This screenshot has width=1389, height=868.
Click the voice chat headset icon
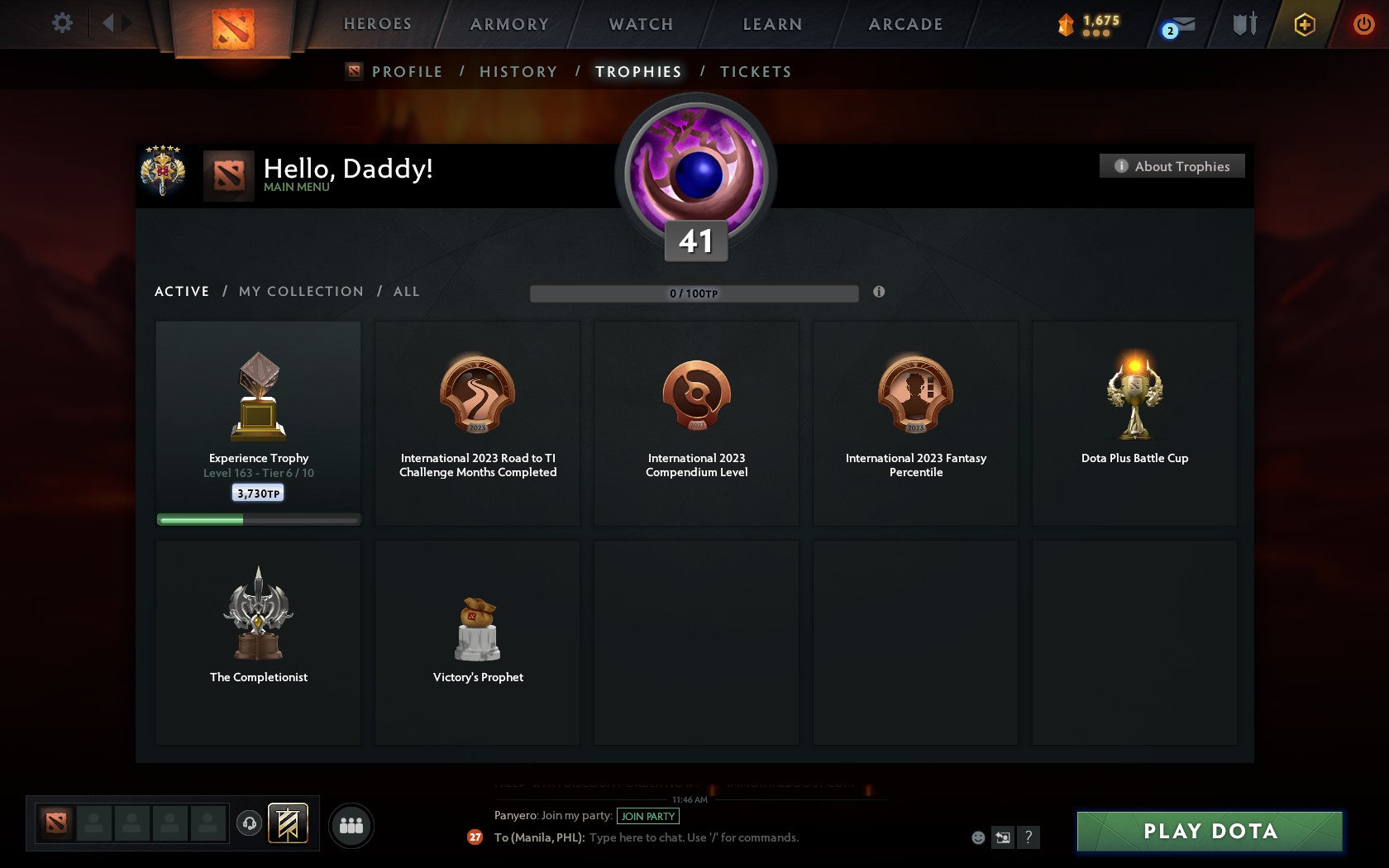pyautogui.click(x=251, y=823)
